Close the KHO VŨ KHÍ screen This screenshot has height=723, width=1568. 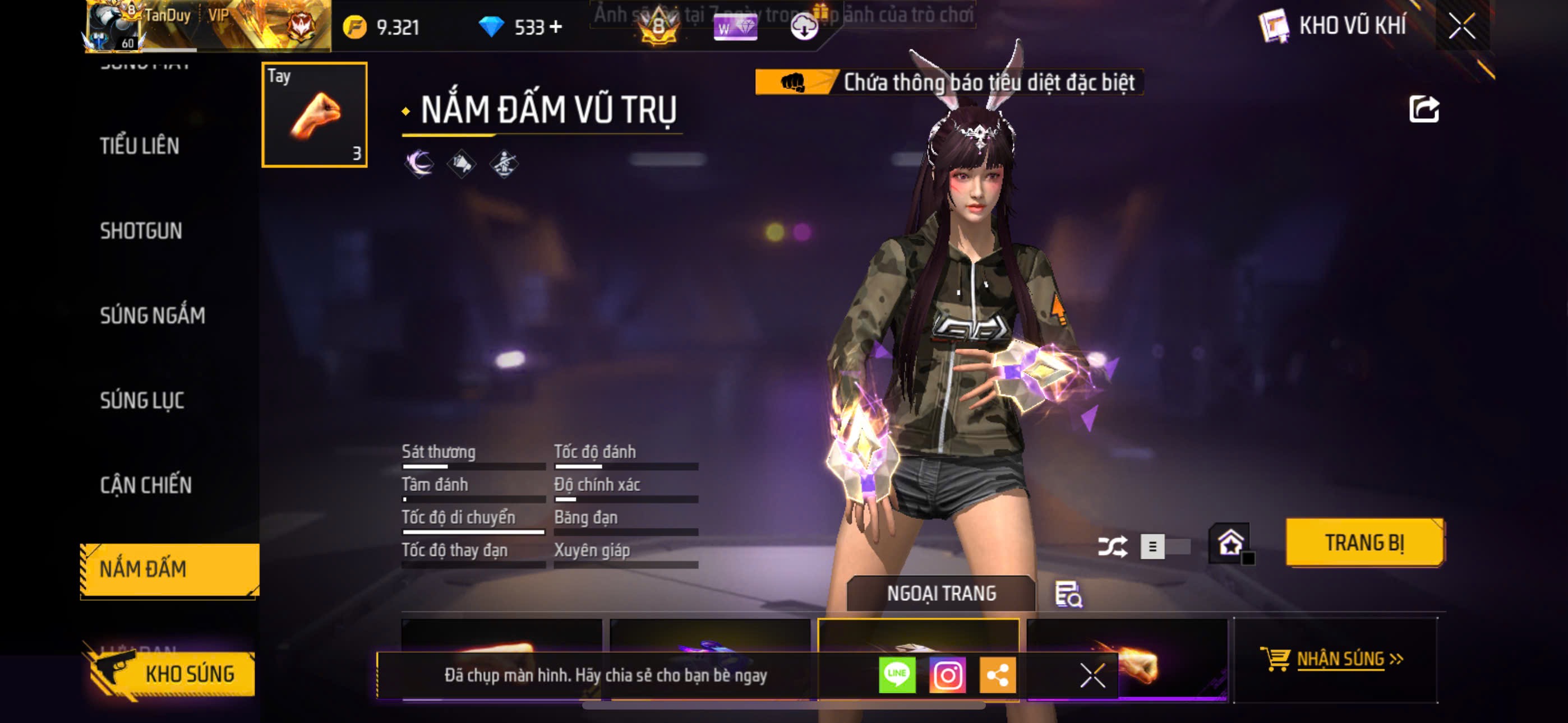click(x=1461, y=26)
